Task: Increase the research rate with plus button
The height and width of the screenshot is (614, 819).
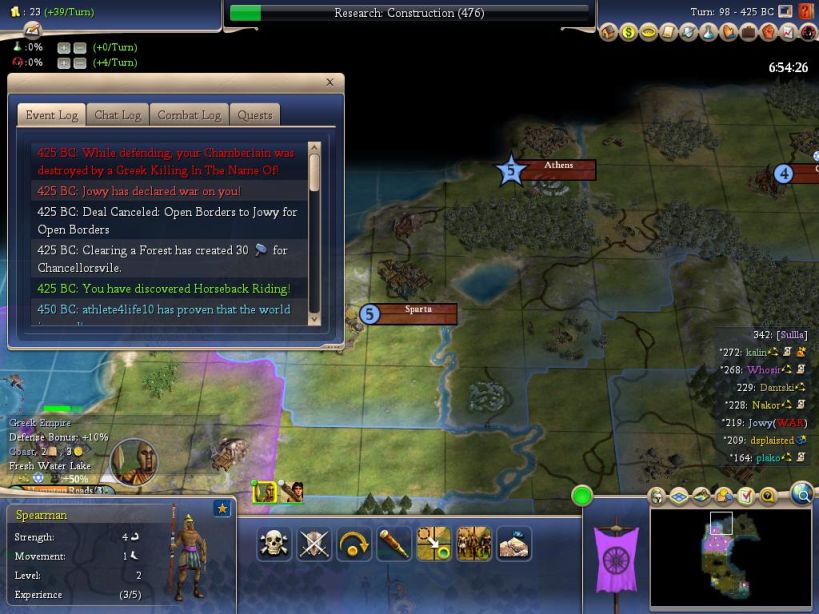Action: click(x=63, y=47)
